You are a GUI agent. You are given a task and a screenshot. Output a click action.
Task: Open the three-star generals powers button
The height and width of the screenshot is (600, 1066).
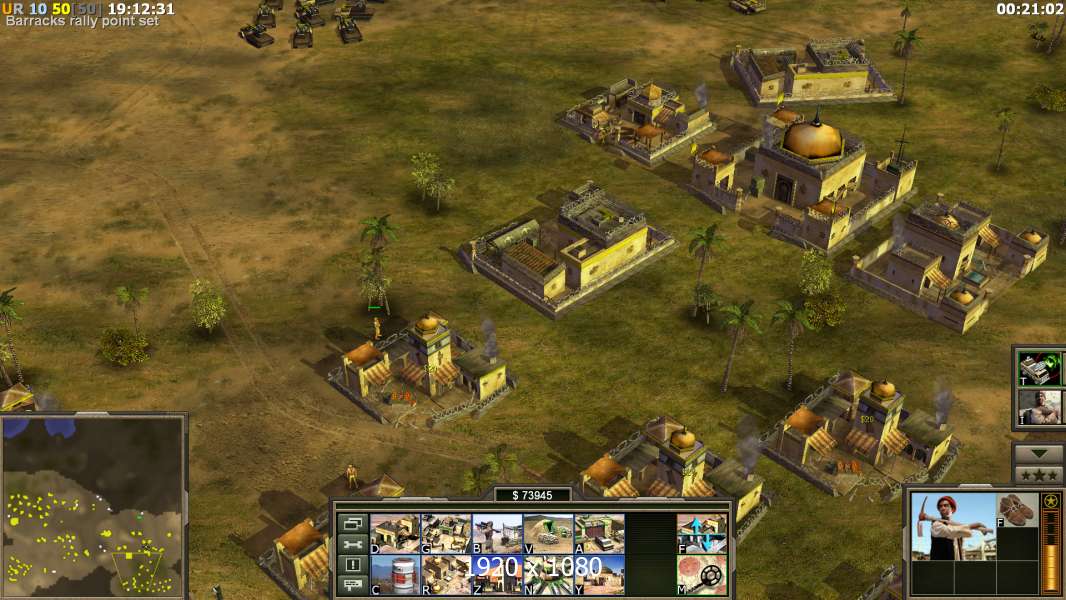(1038, 474)
